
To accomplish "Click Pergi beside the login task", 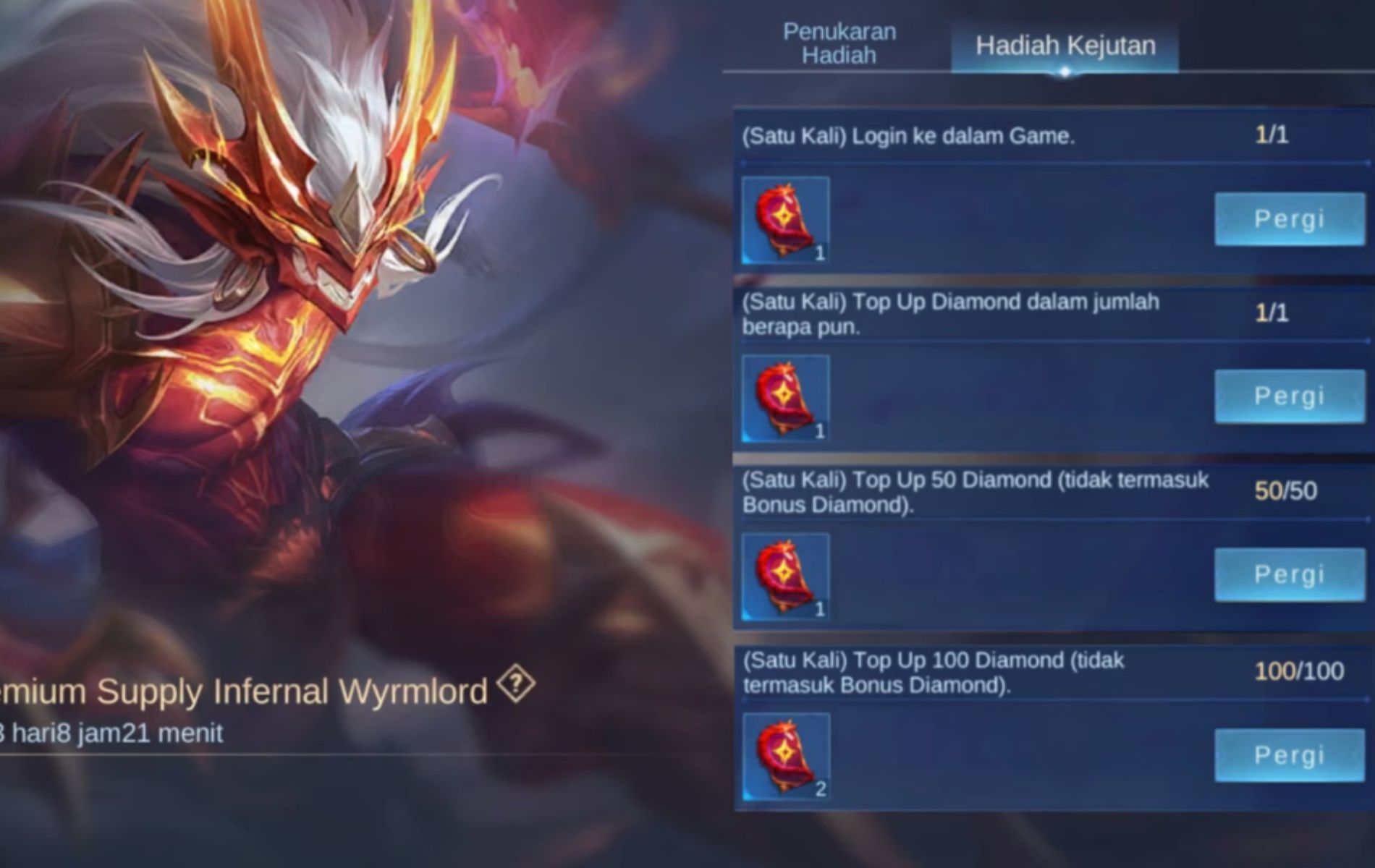I will (x=1289, y=218).
